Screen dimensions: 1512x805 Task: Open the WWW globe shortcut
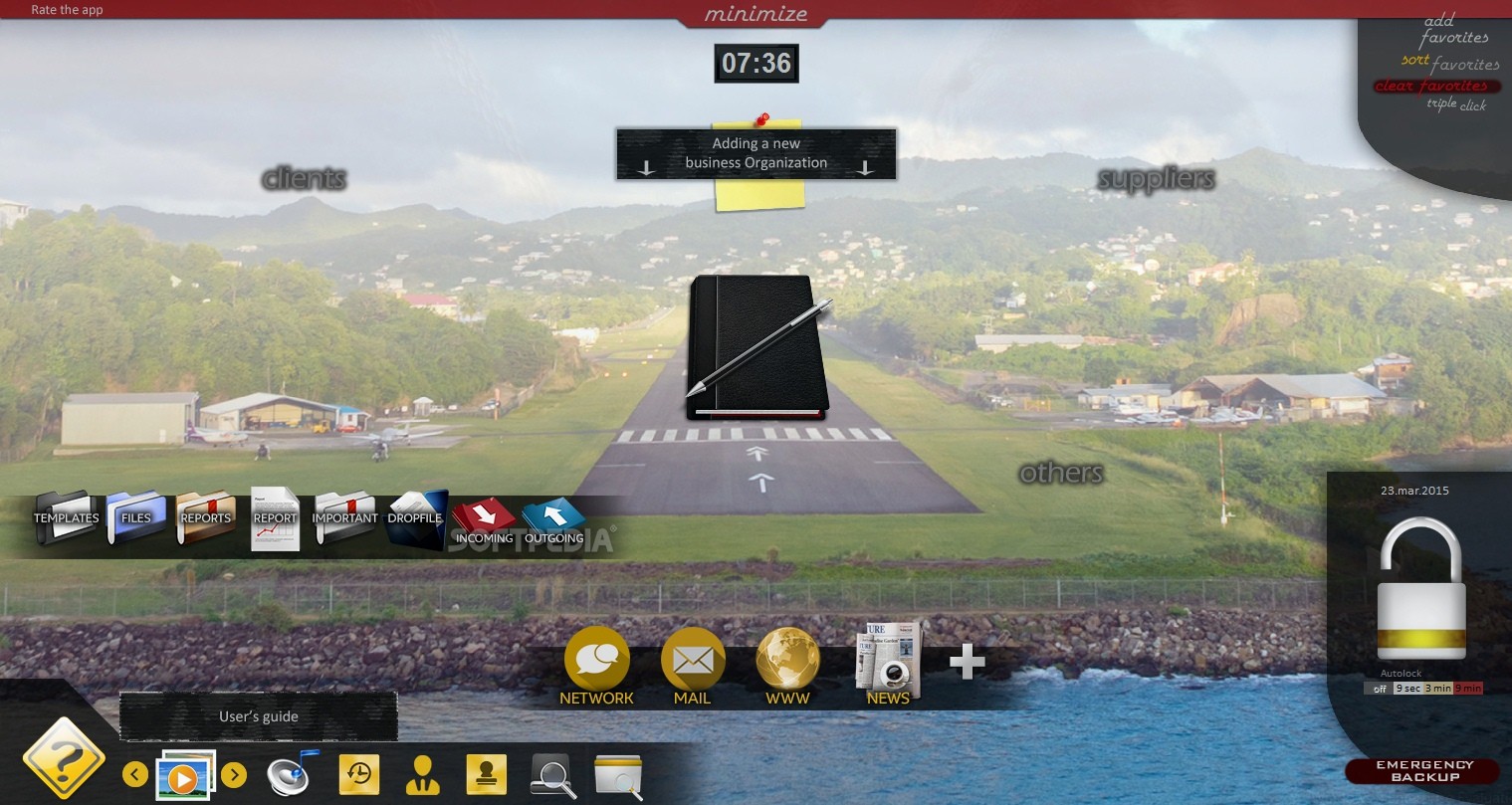tap(787, 666)
